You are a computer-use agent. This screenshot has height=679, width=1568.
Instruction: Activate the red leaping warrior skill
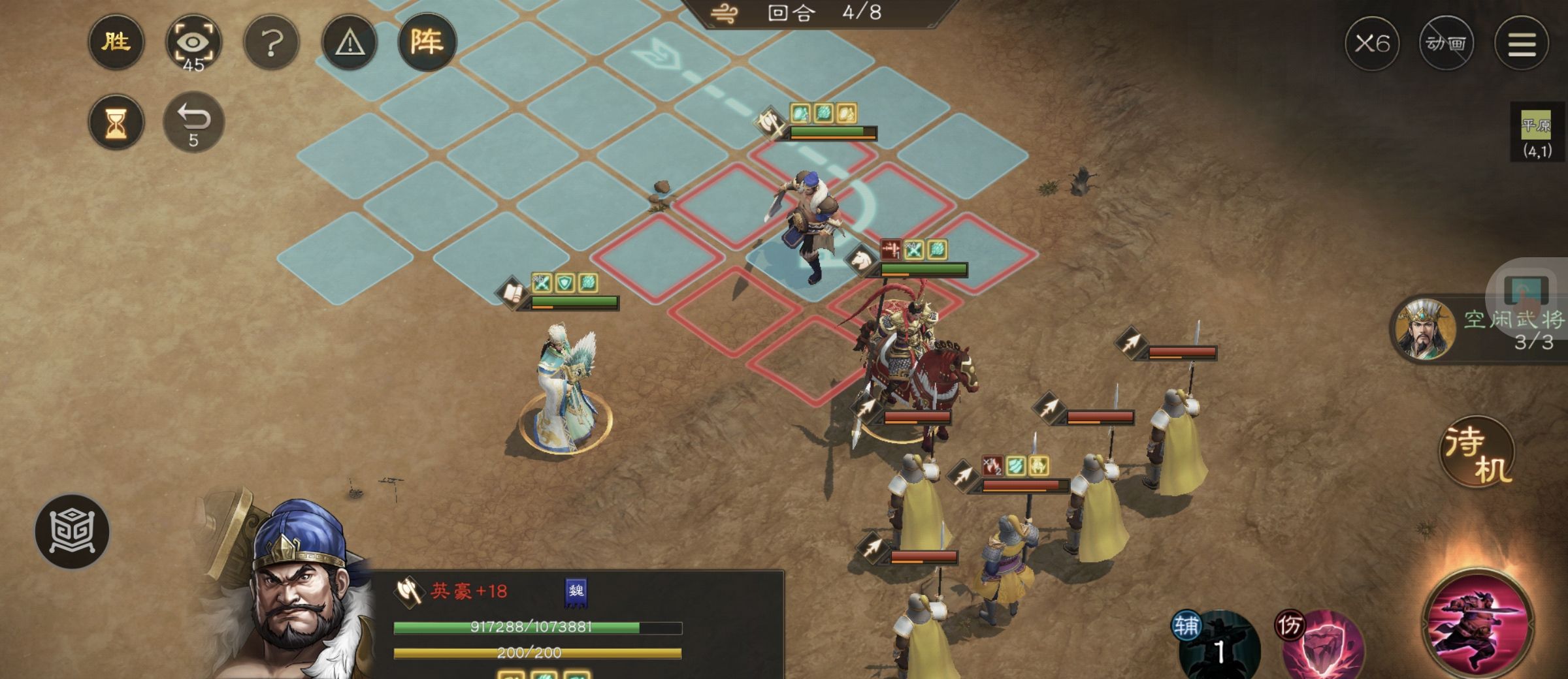[1478, 622]
